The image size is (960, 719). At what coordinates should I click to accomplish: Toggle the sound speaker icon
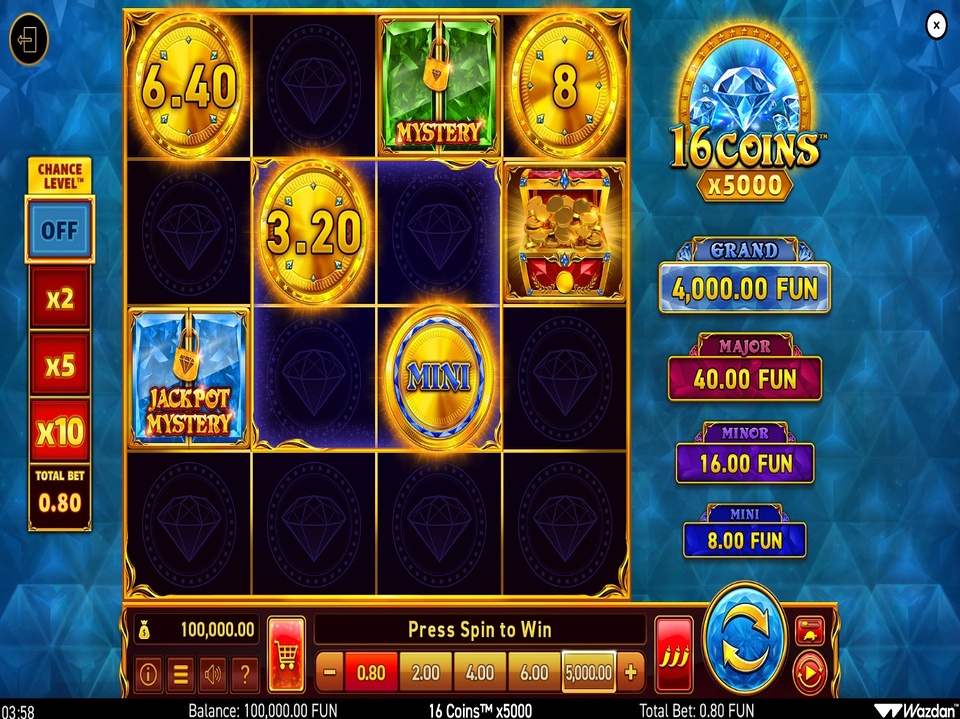212,675
